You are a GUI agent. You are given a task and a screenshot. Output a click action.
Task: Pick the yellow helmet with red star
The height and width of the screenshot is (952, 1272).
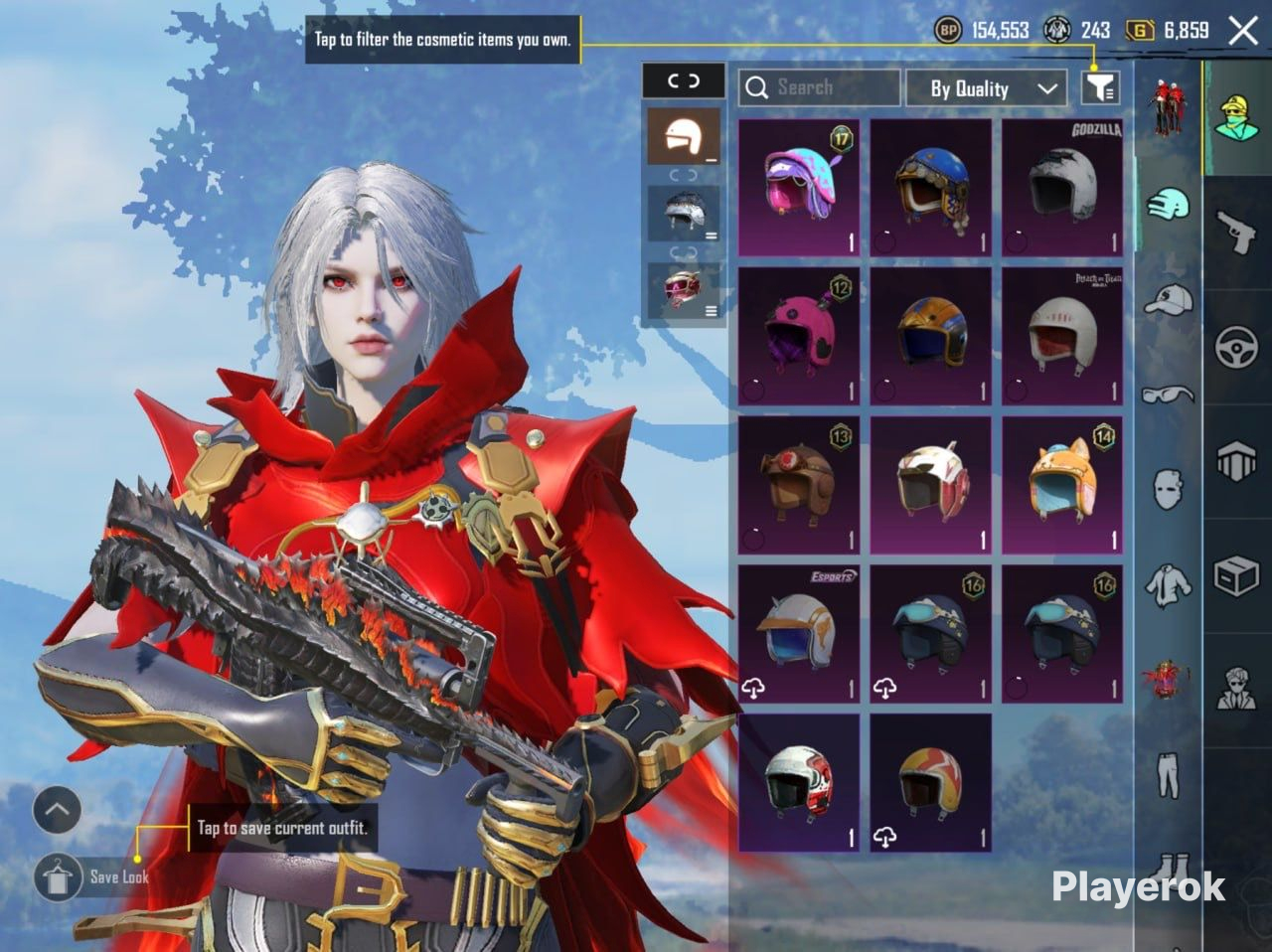coord(931,782)
